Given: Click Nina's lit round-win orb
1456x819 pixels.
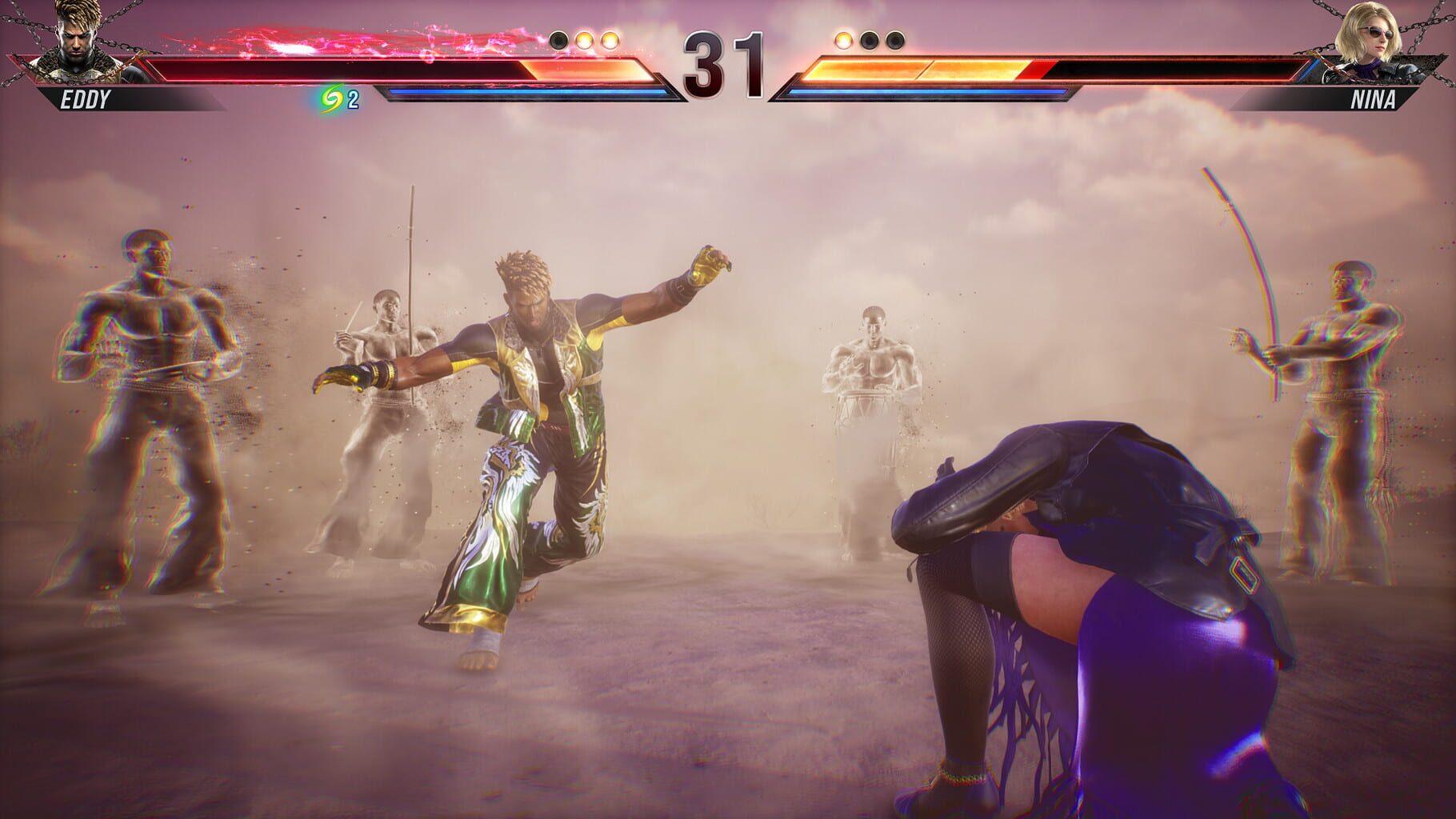Looking at the screenshot, I should (841, 38).
